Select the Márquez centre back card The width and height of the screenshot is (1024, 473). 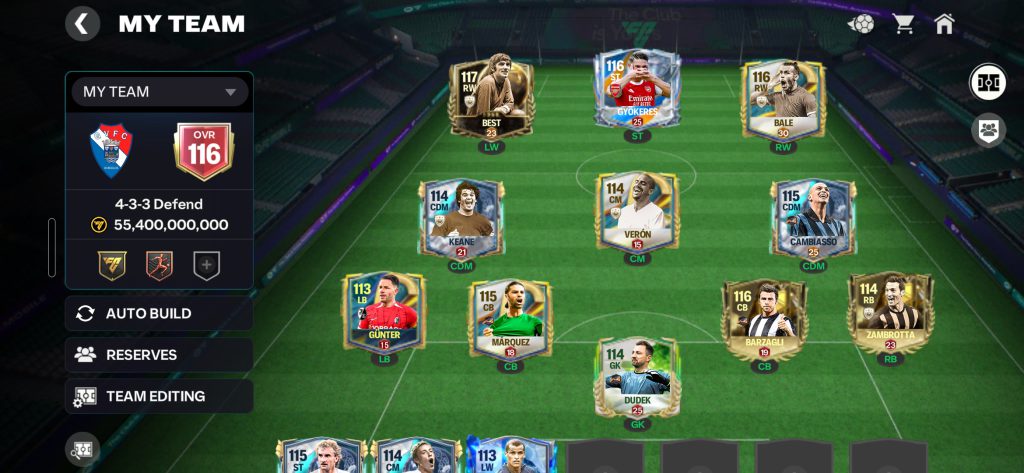pos(510,318)
